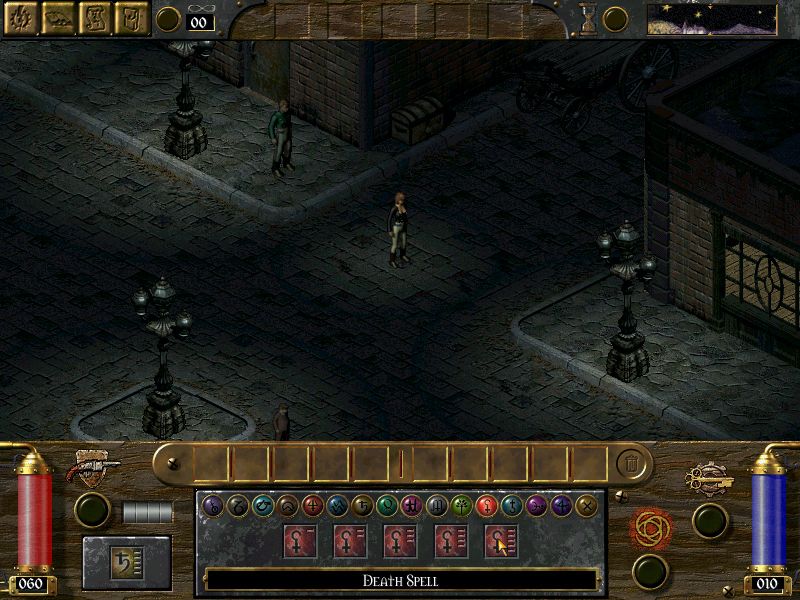Pick the orange X spell college orb
The height and width of the screenshot is (600, 800).
click(587, 506)
